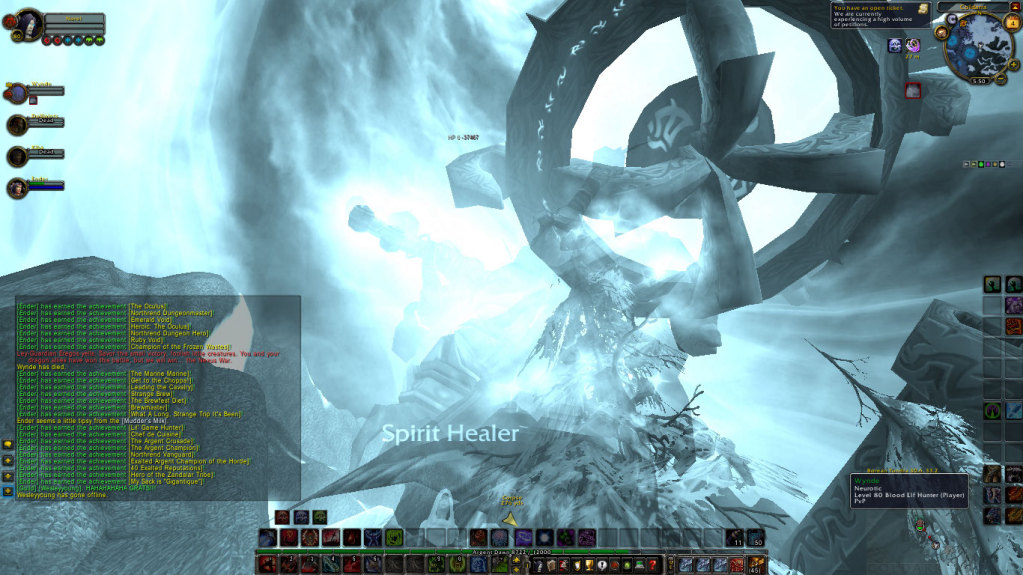Viewport: 1023px width, 575px height.
Task: Open the red question mark help button
Action: 651,566
